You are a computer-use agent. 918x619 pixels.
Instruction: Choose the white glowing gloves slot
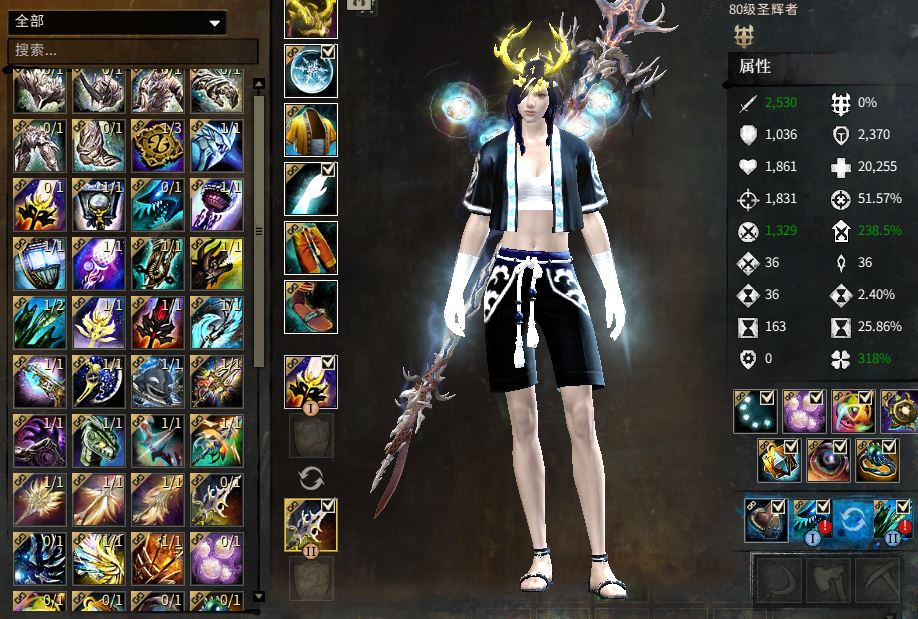(x=311, y=189)
